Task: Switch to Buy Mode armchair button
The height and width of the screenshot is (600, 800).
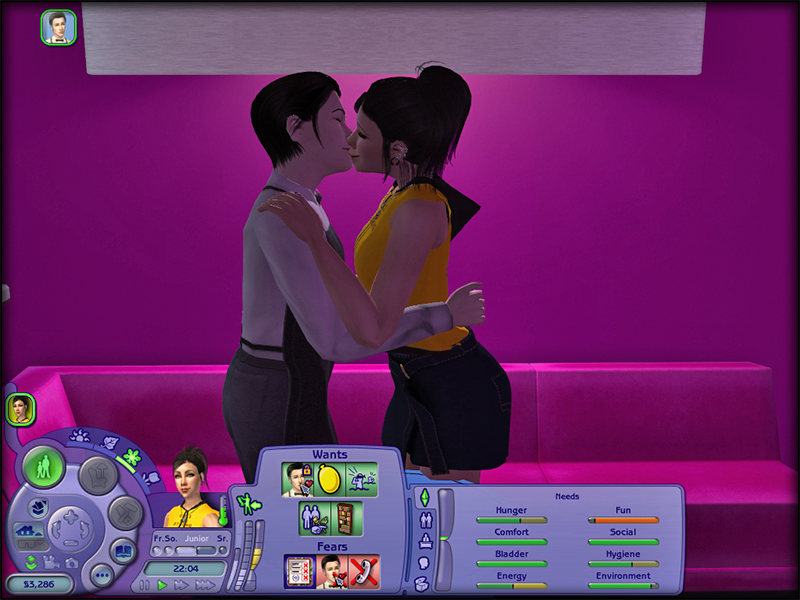Action: click(98, 475)
